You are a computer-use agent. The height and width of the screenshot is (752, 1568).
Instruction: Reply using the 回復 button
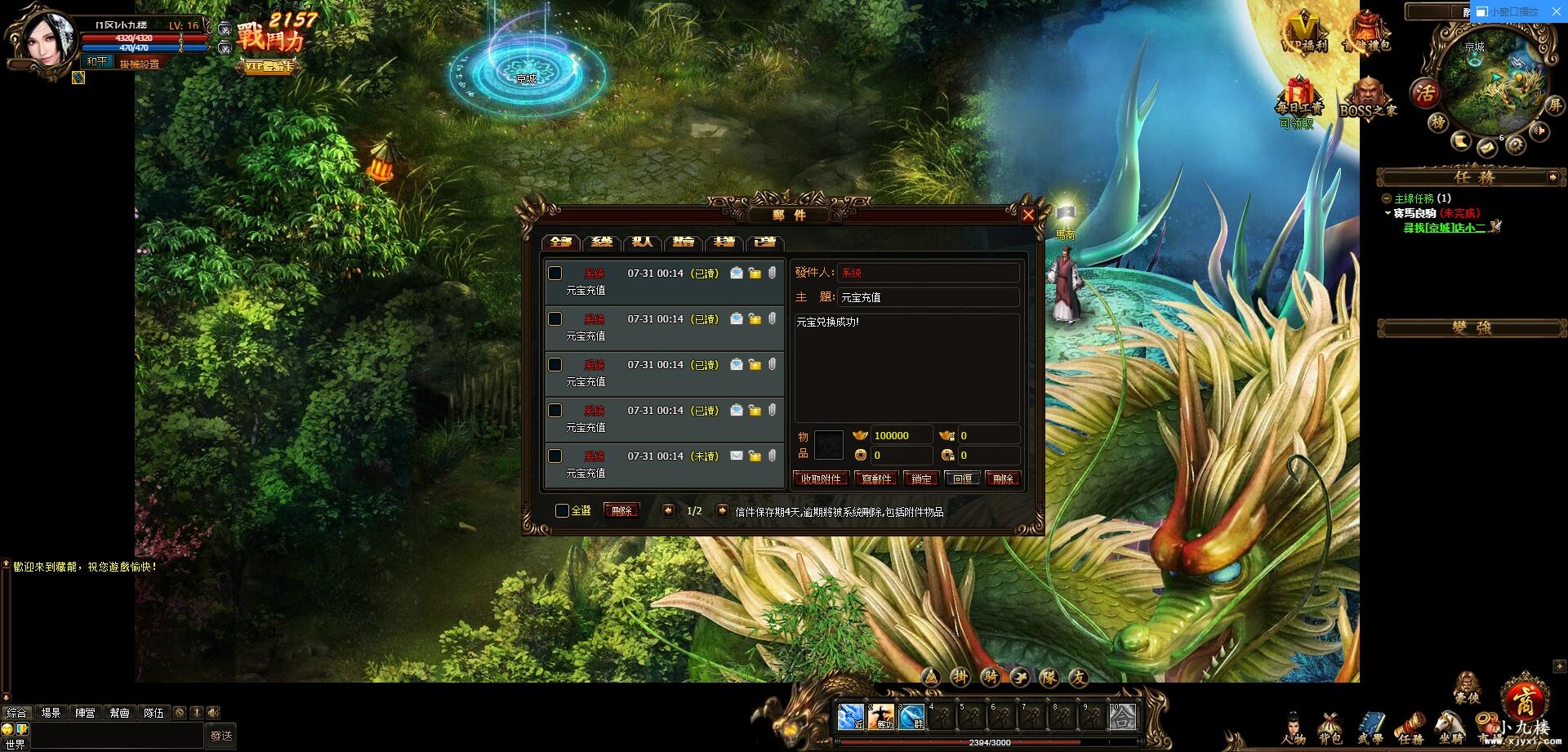pyautogui.click(x=963, y=479)
